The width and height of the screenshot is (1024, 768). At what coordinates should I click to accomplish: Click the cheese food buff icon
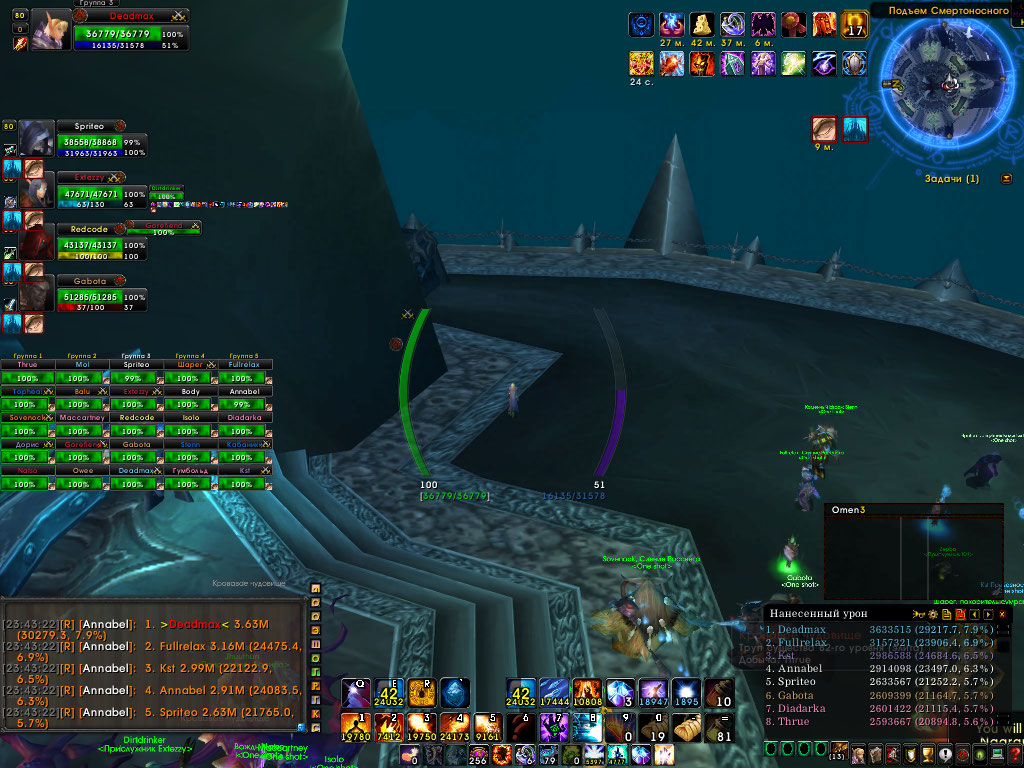point(704,24)
